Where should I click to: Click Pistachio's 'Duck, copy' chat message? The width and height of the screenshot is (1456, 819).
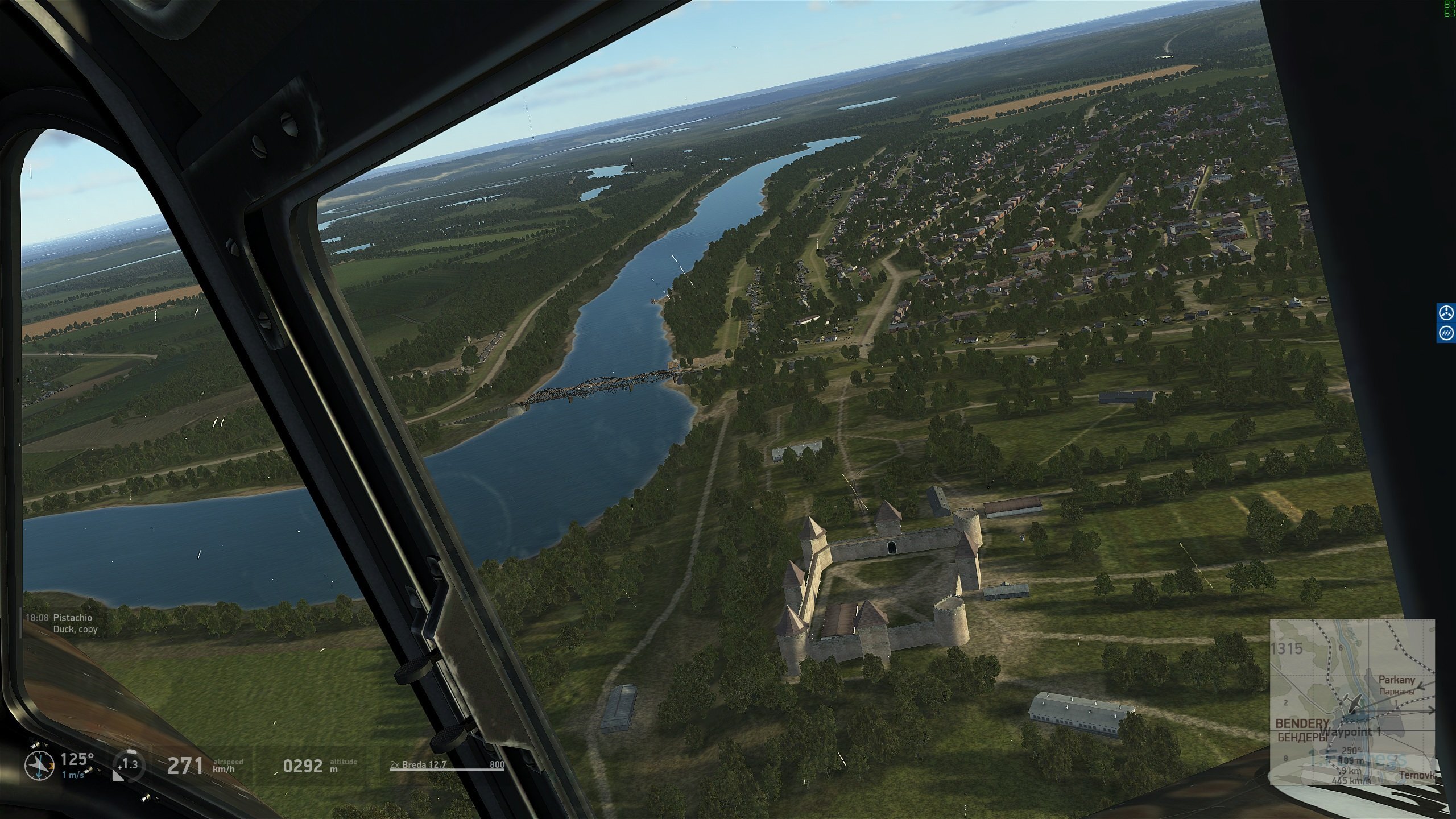point(75,629)
